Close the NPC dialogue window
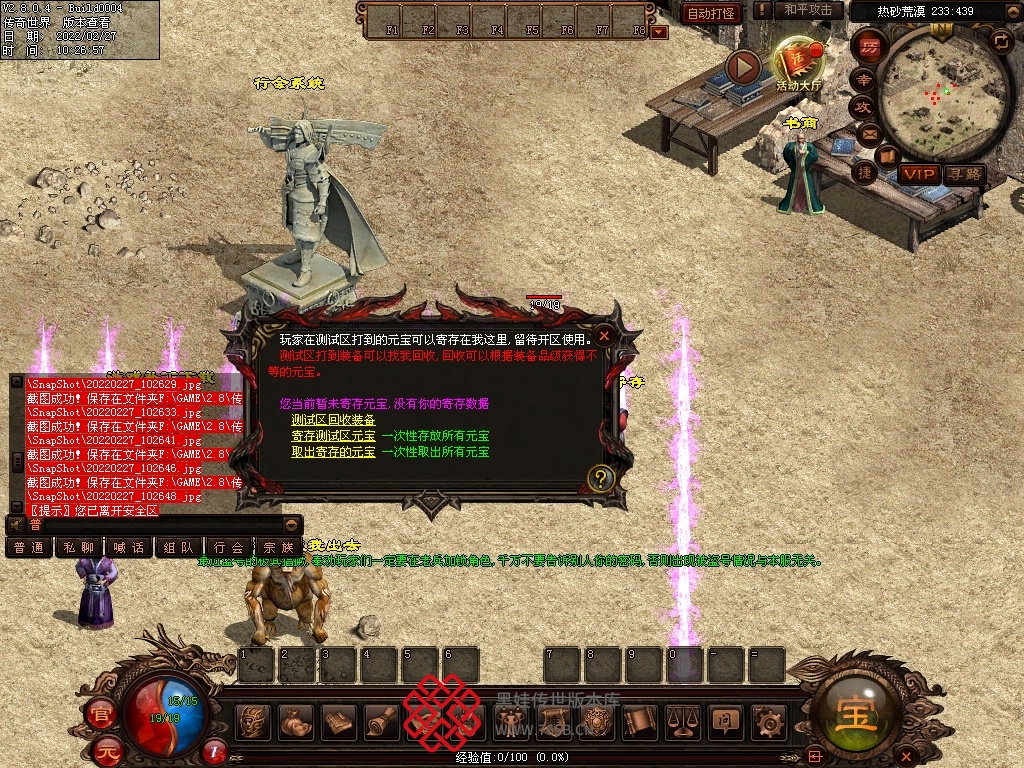 point(604,336)
